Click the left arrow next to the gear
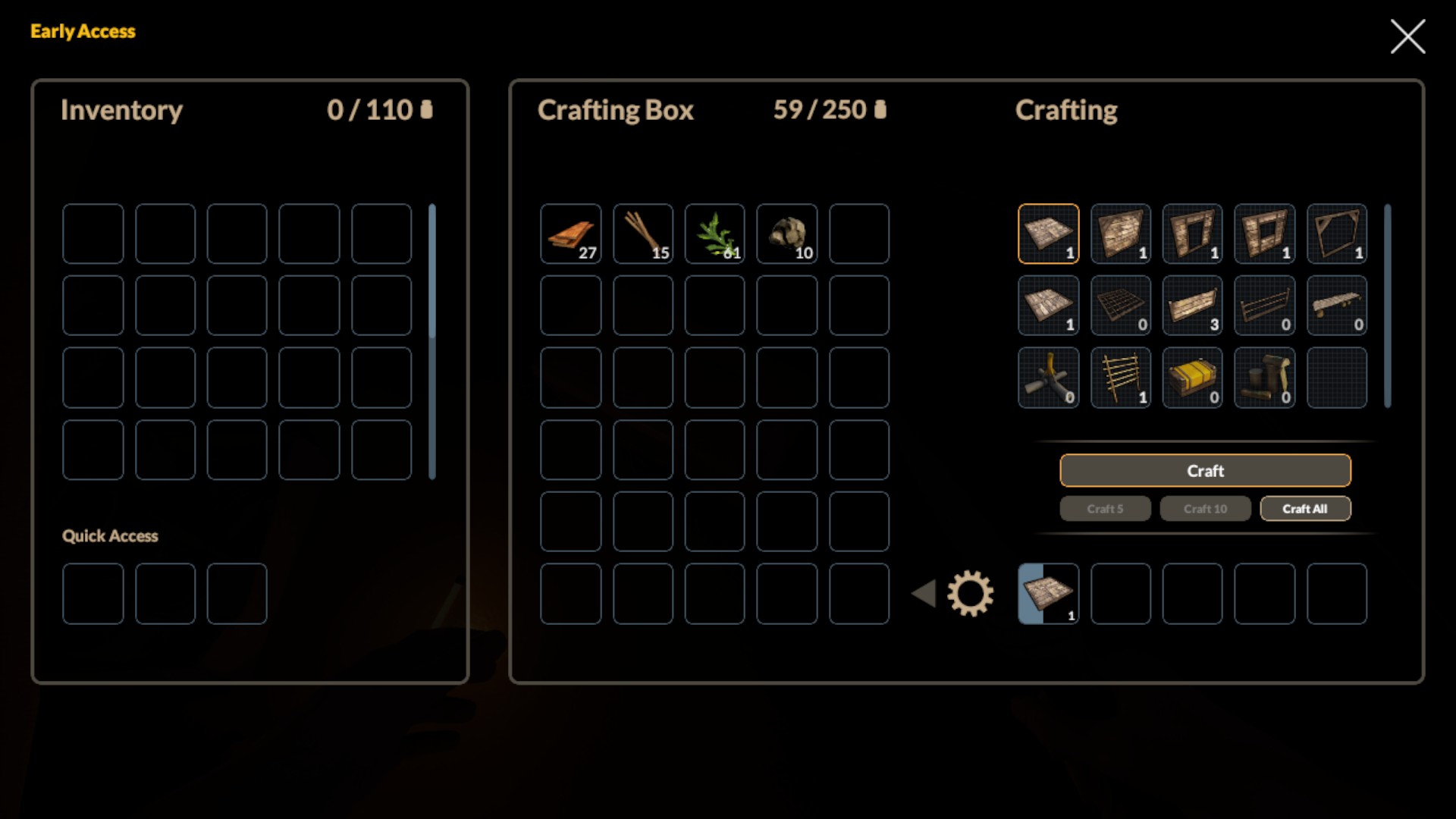The height and width of the screenshot is (819, 1456). click(x=924, y=593)
